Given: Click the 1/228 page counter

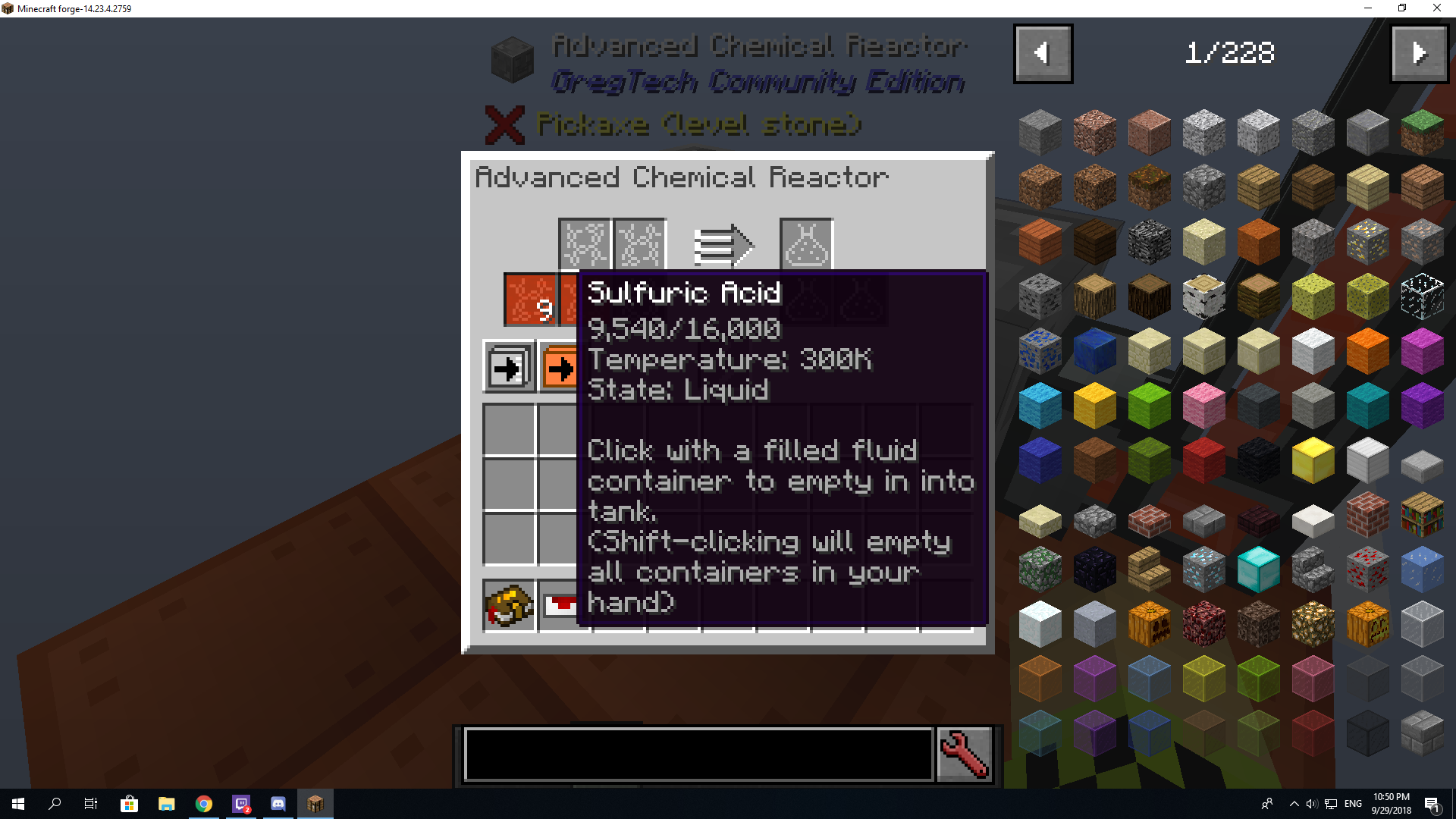Looking at the screenshot, I should tap(1229, 53).
